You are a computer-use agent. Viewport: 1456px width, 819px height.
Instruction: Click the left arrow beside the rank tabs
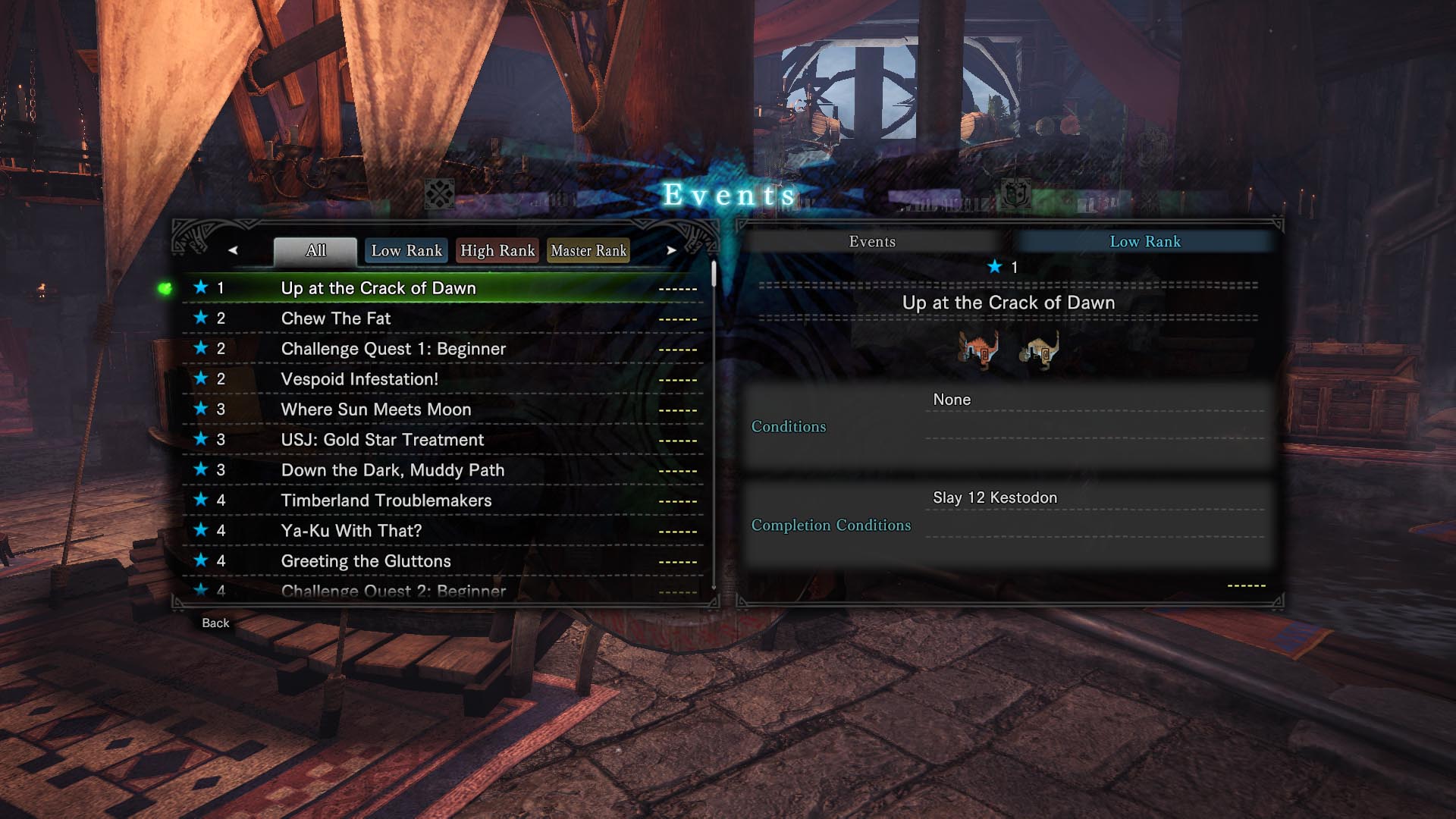tap(233, 250)
